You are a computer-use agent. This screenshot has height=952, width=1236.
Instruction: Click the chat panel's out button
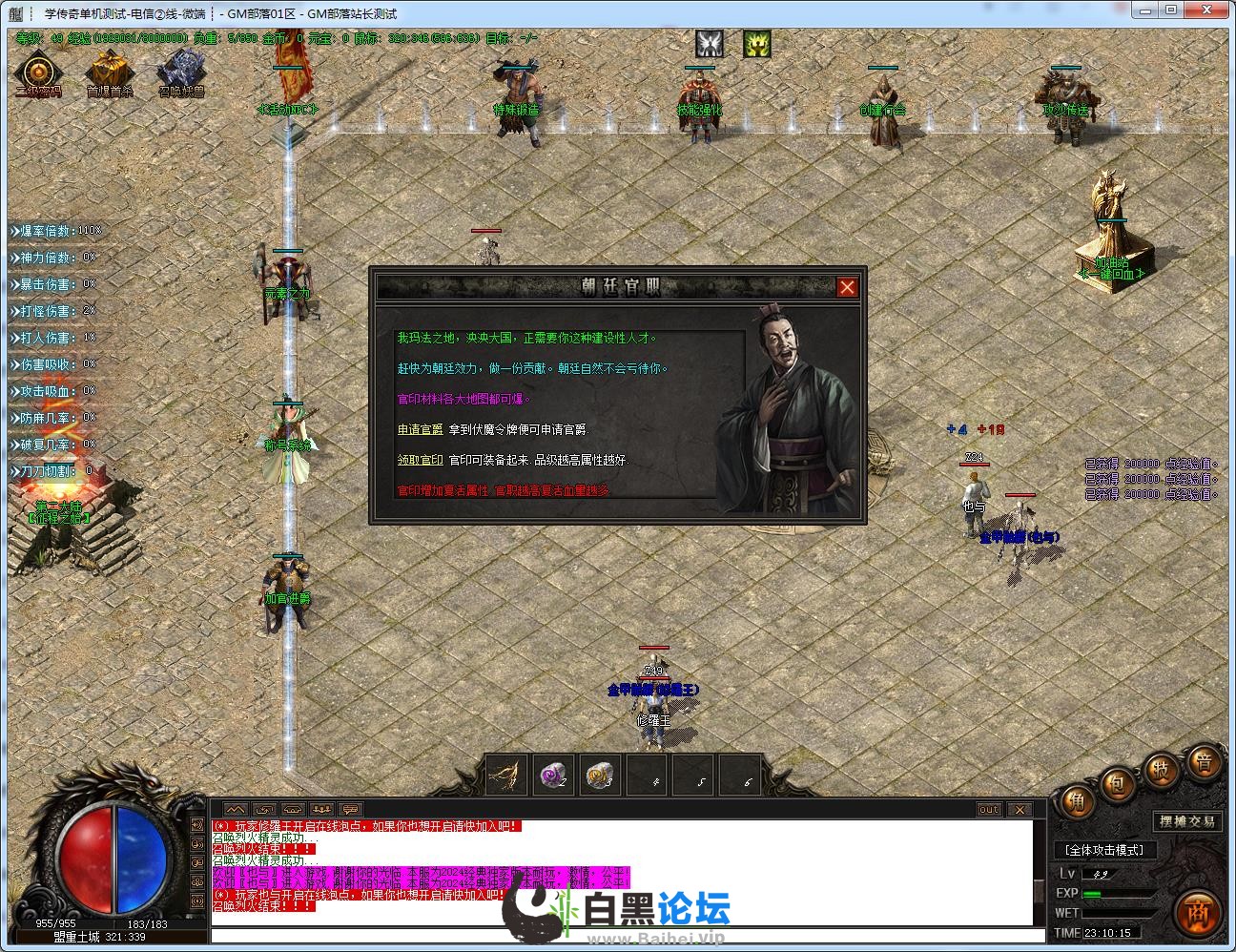pyautogui.click(x=989, y=810)
